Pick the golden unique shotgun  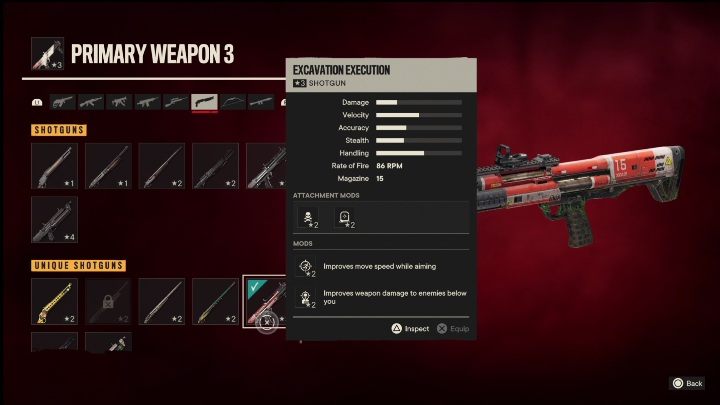(54, 301)
